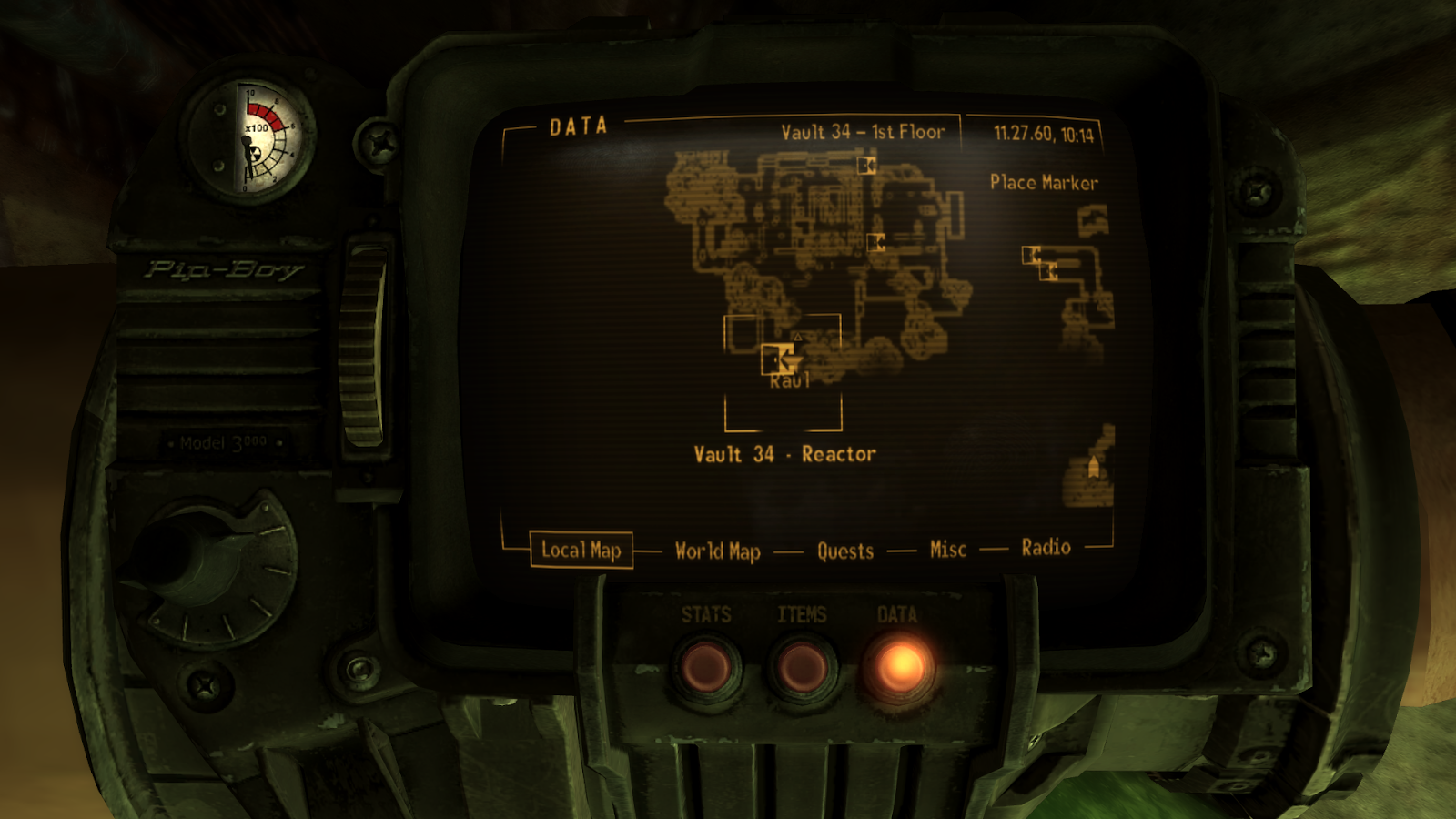Click the small arrow marker in bottom-right map area
Image resolution: width=1456 pixels, height=819 pixels.
pyautogui.click(x=1093, y=466)
